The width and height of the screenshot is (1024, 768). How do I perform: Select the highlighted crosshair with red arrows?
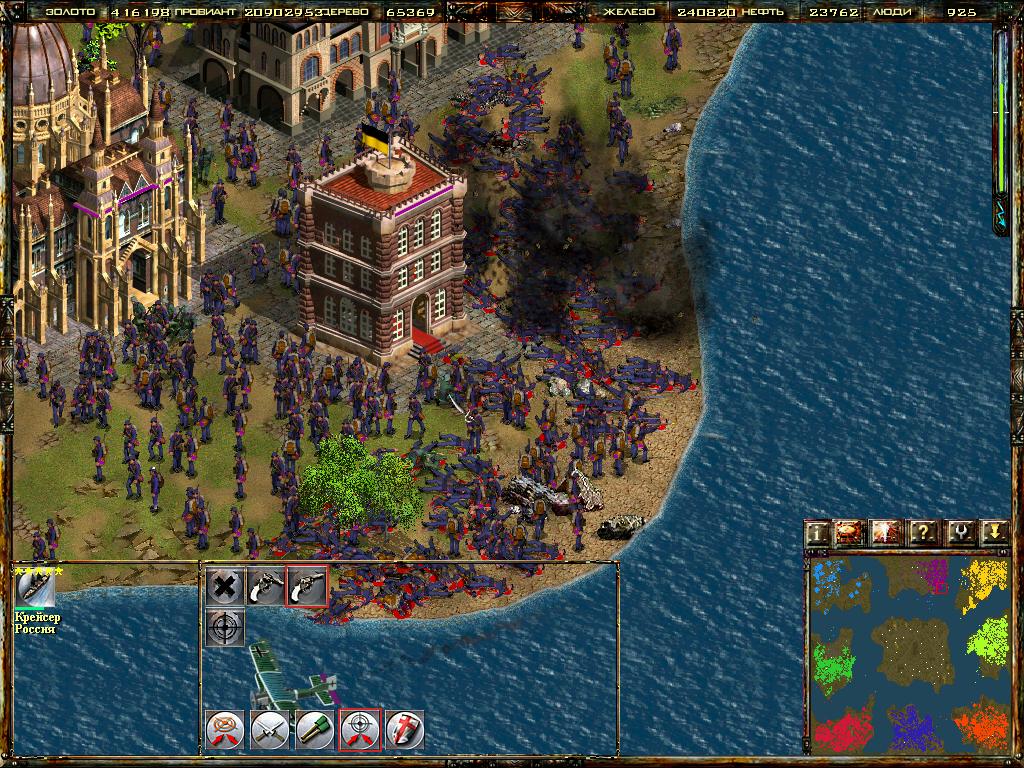click(x=360, y=729)
